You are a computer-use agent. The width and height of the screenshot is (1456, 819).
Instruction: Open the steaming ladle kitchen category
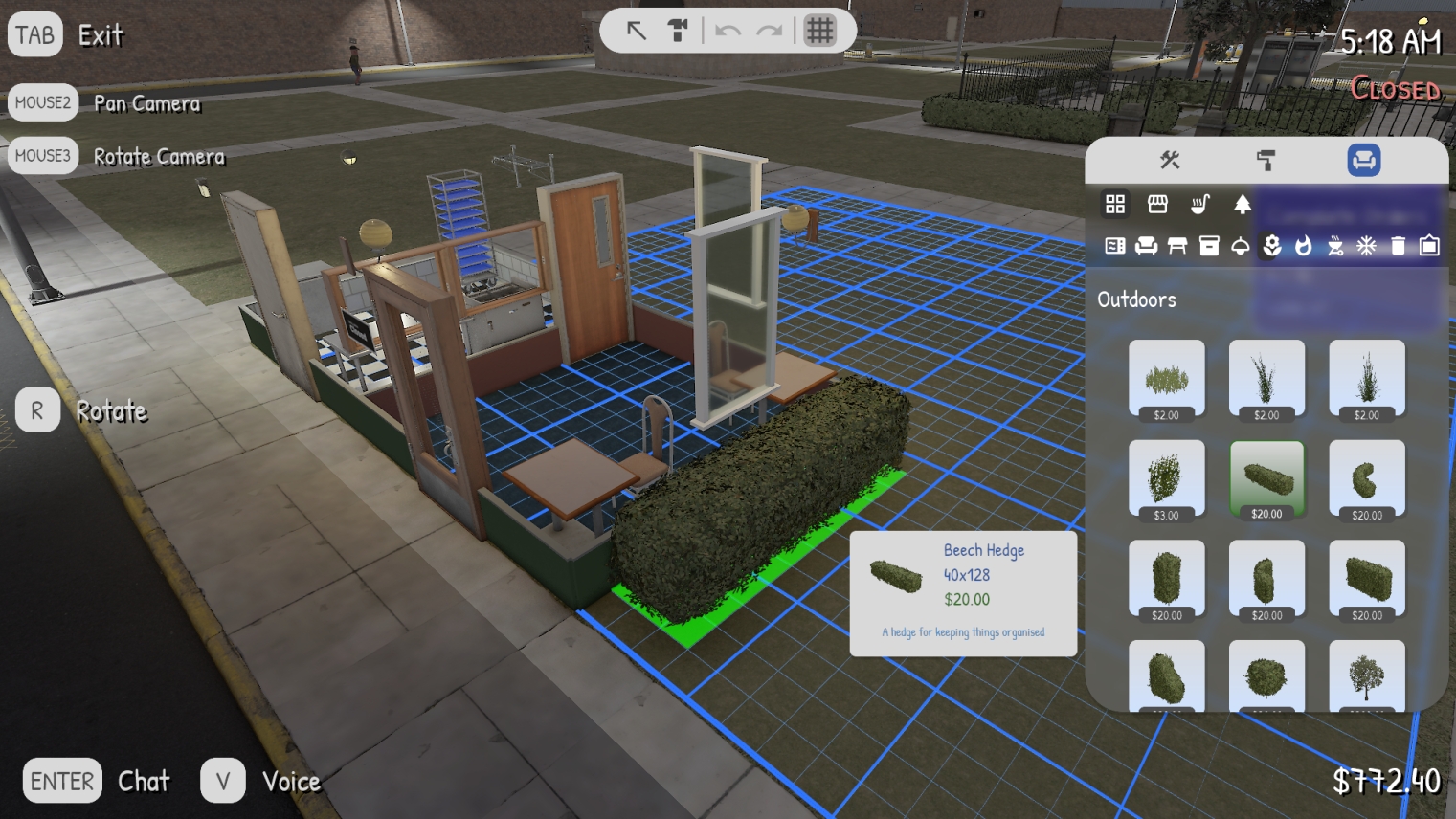click(1199, 204)
